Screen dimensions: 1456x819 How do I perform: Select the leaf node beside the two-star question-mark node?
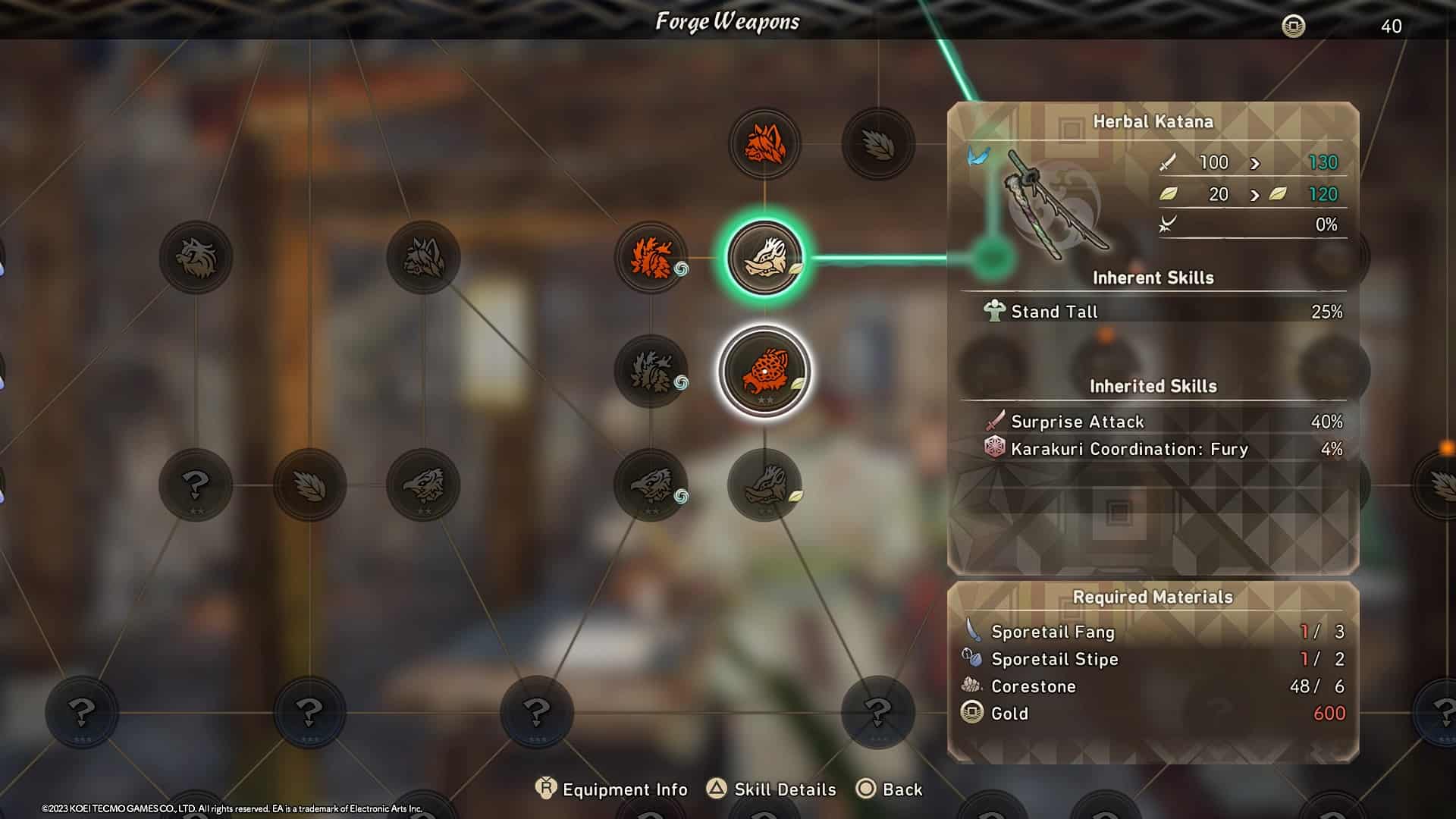tap(309, 485)
